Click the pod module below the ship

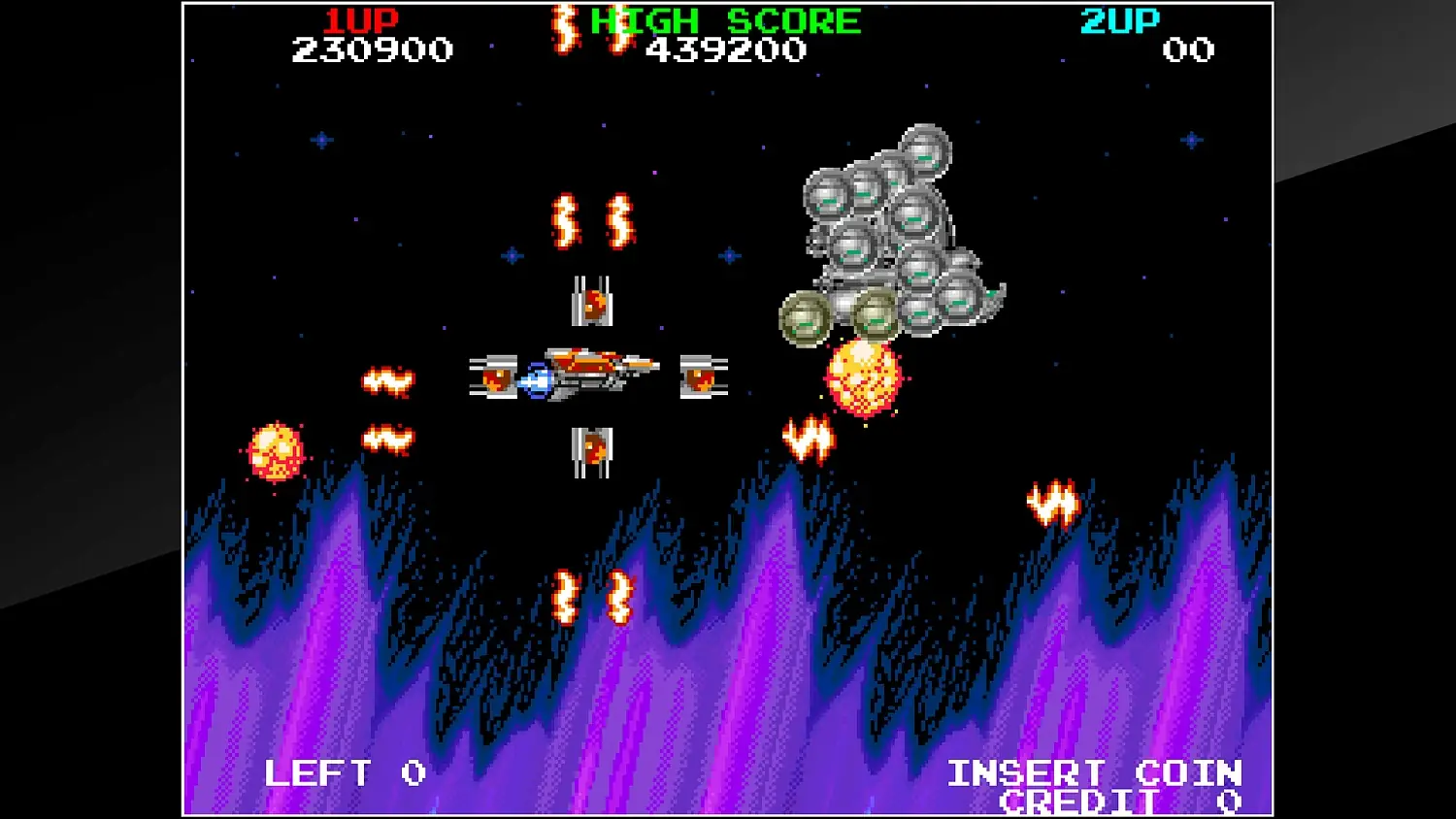pyautogui.click(x=595, y=446)
